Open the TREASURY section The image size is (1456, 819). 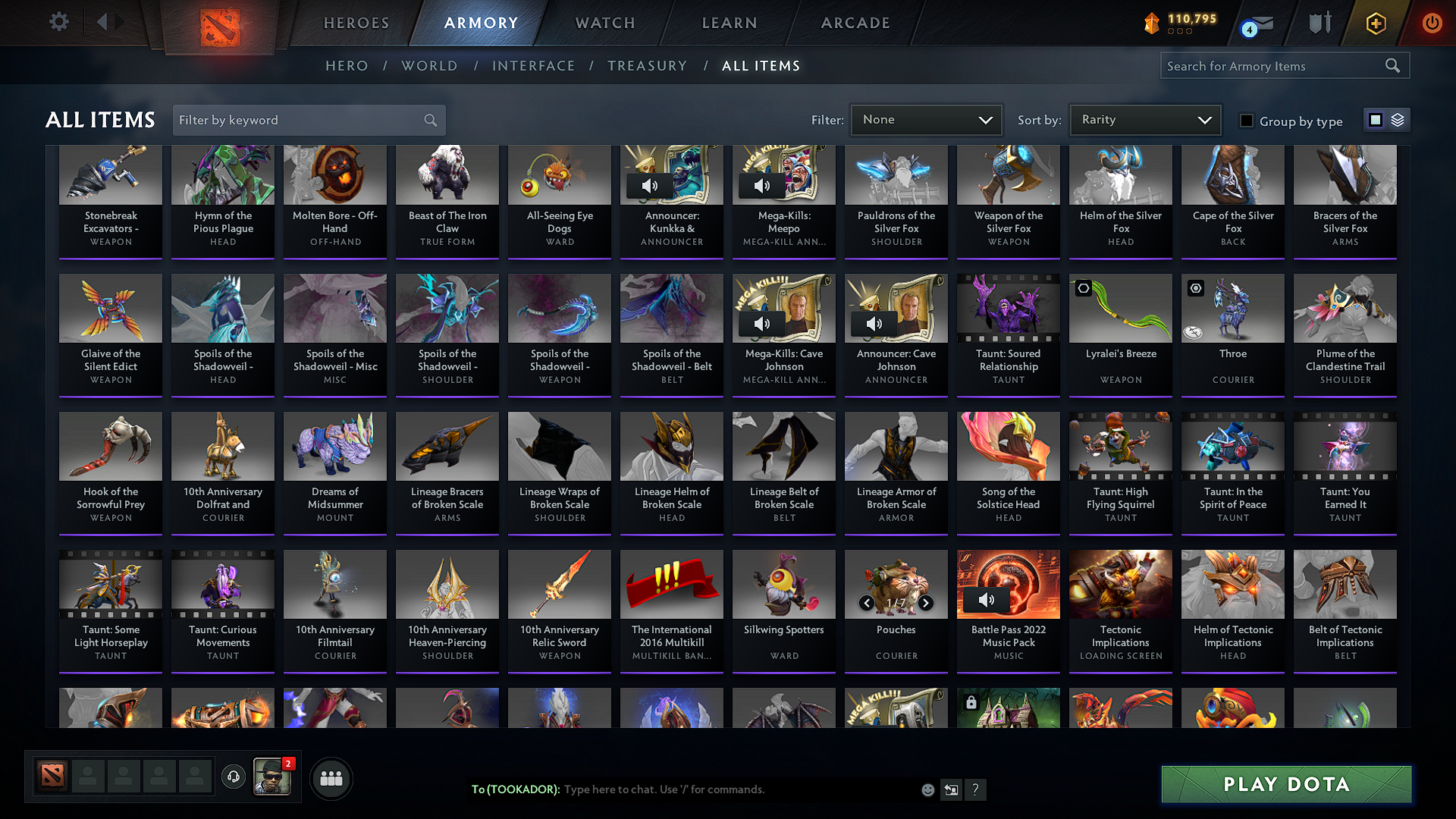pos(647,66)
